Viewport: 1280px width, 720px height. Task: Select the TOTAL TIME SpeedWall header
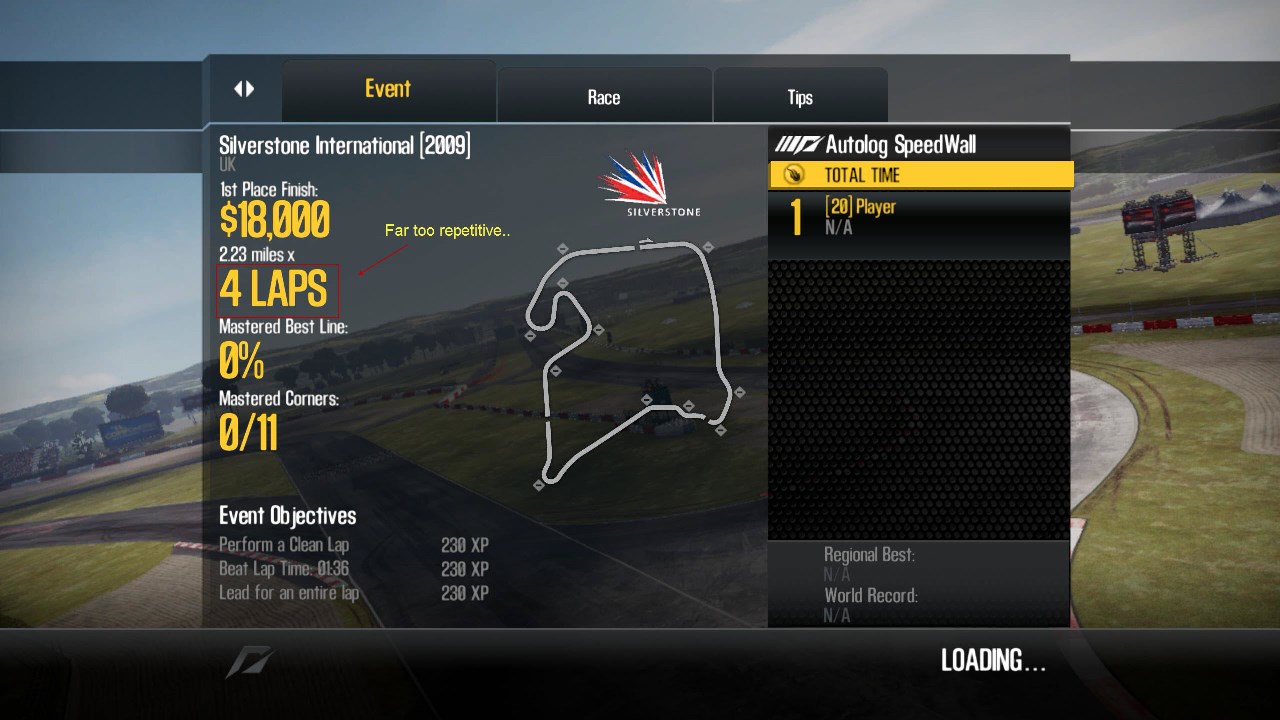click(x=920, y=176)
